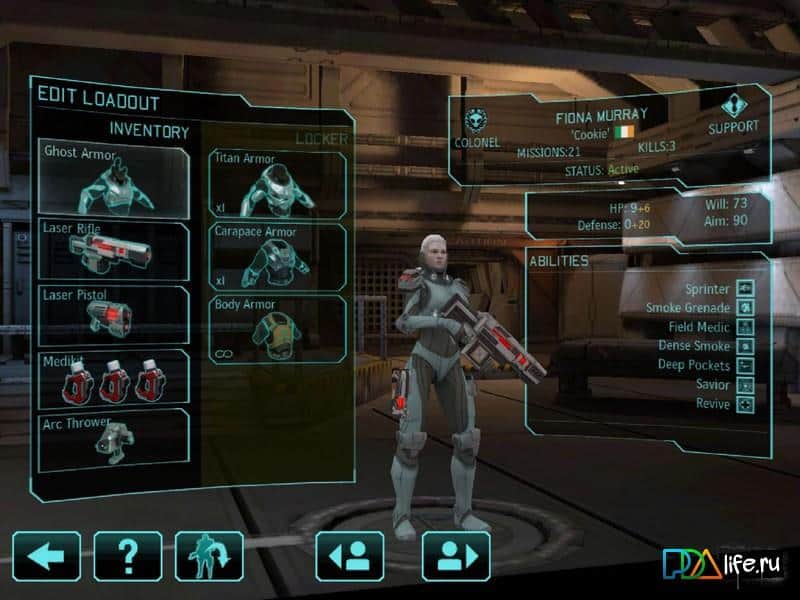Click the soldier rotate button
Viewport: 800px width, 600px height.
(x=209, y=557)
